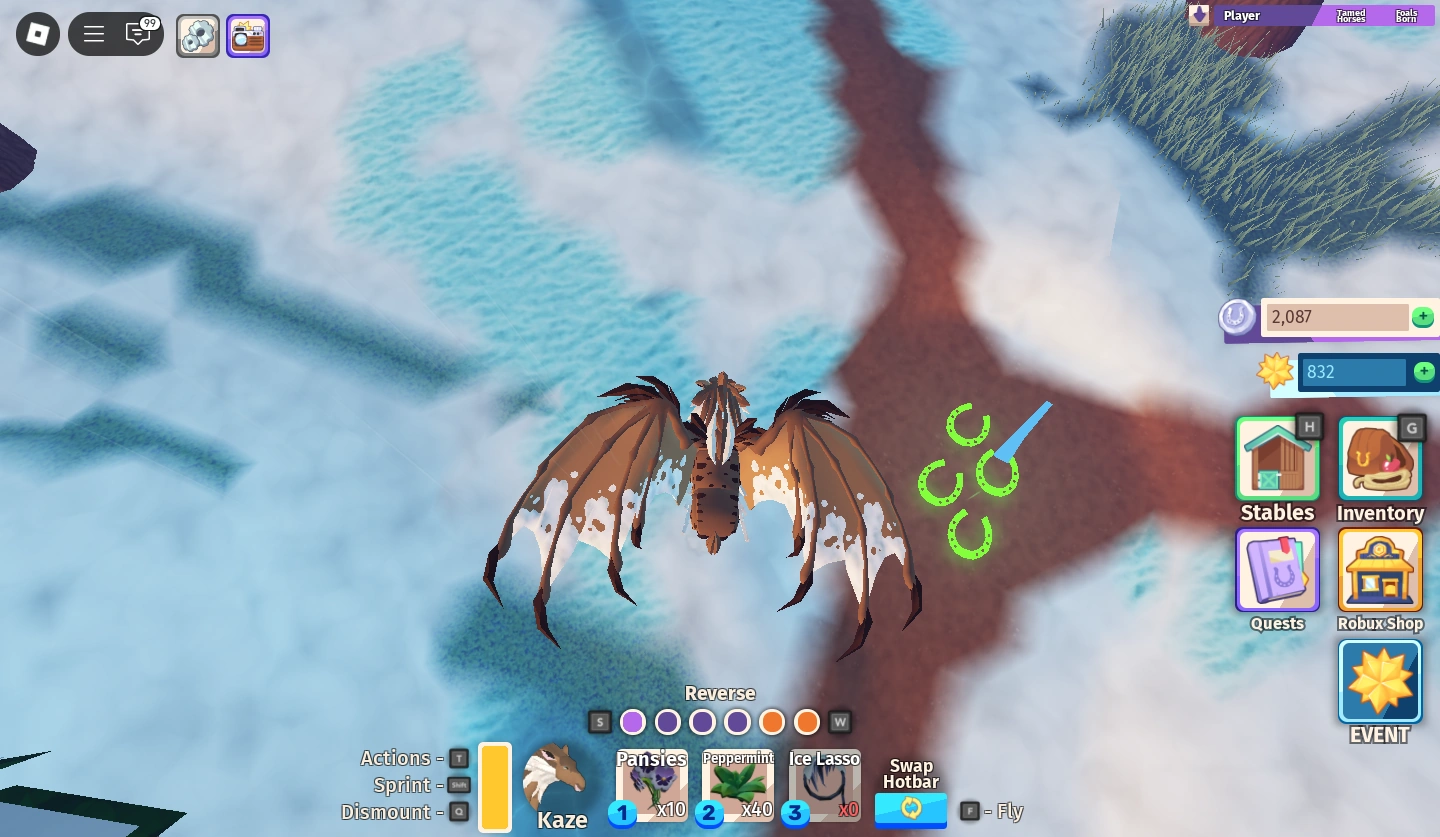Screen dimensions: 1440x837
Task: Open the Inventory
Action: (x=1379, y=458)
